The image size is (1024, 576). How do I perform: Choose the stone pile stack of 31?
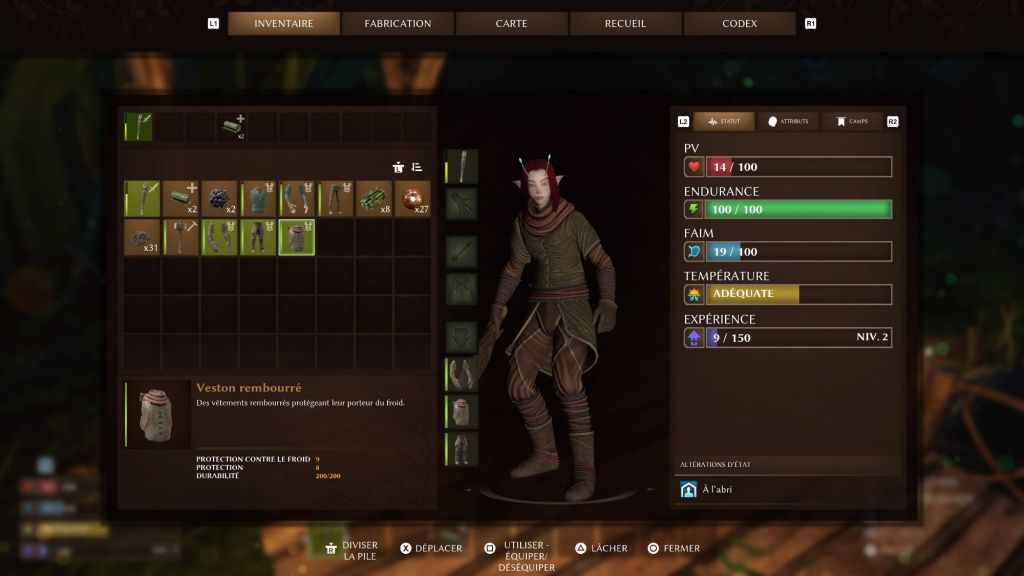point(143,237)
